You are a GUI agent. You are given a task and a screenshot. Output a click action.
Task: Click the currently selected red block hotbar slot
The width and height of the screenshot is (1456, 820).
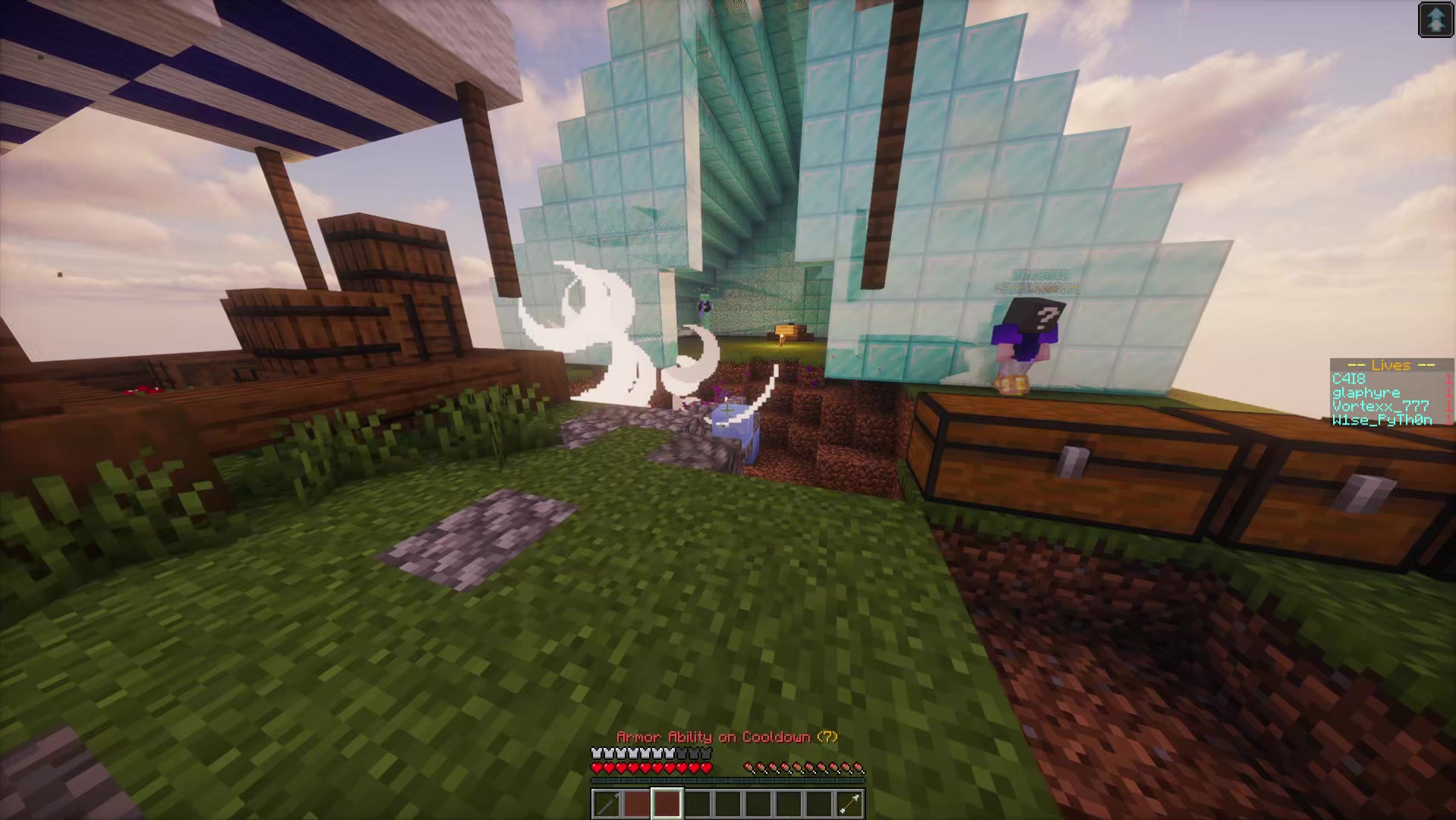point(666,802)
